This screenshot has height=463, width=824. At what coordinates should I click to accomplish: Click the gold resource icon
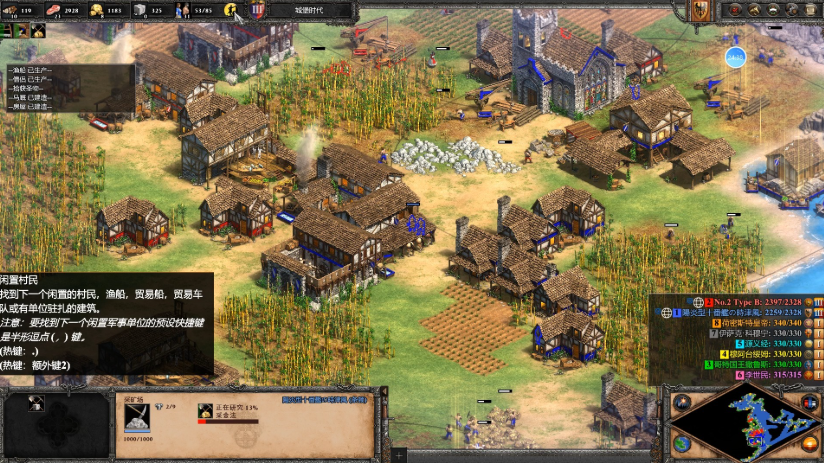(97, 10)
